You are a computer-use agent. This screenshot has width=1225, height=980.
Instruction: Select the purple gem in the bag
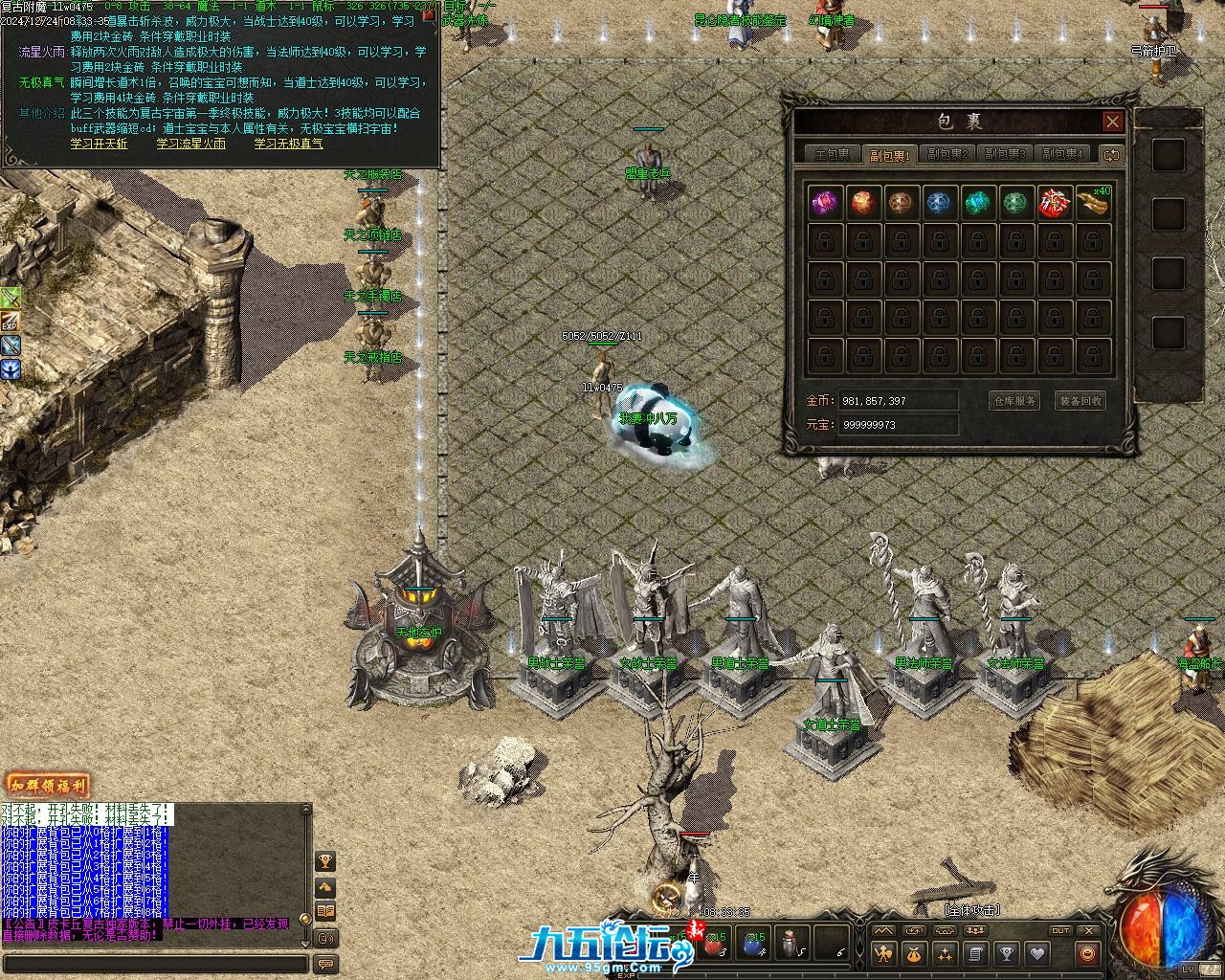point(825,203)
